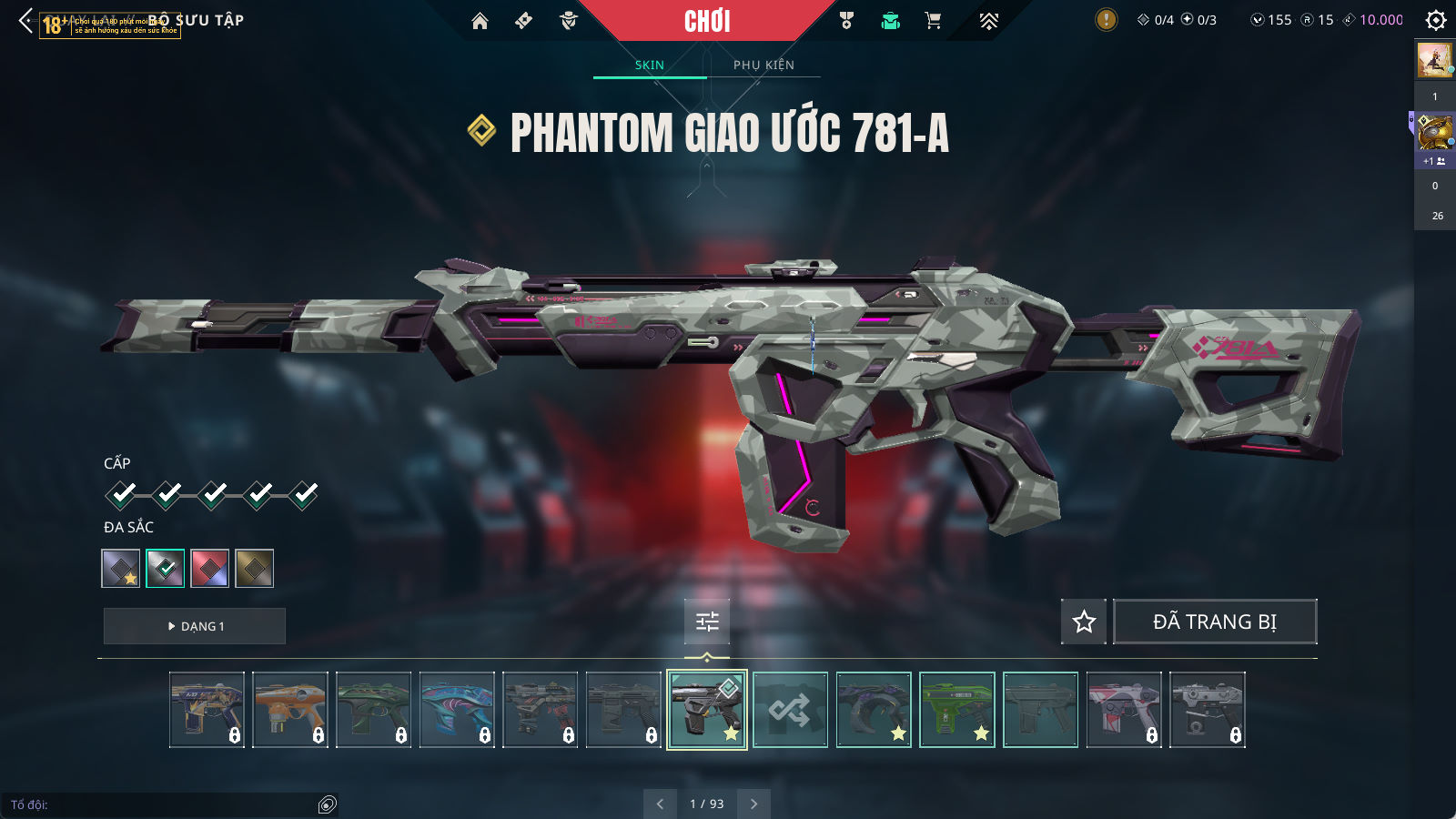Image resolution: width=1456 pixels, height=819 pixels.
Task: Open the home screen icon
Action: [x=480, y=21]
